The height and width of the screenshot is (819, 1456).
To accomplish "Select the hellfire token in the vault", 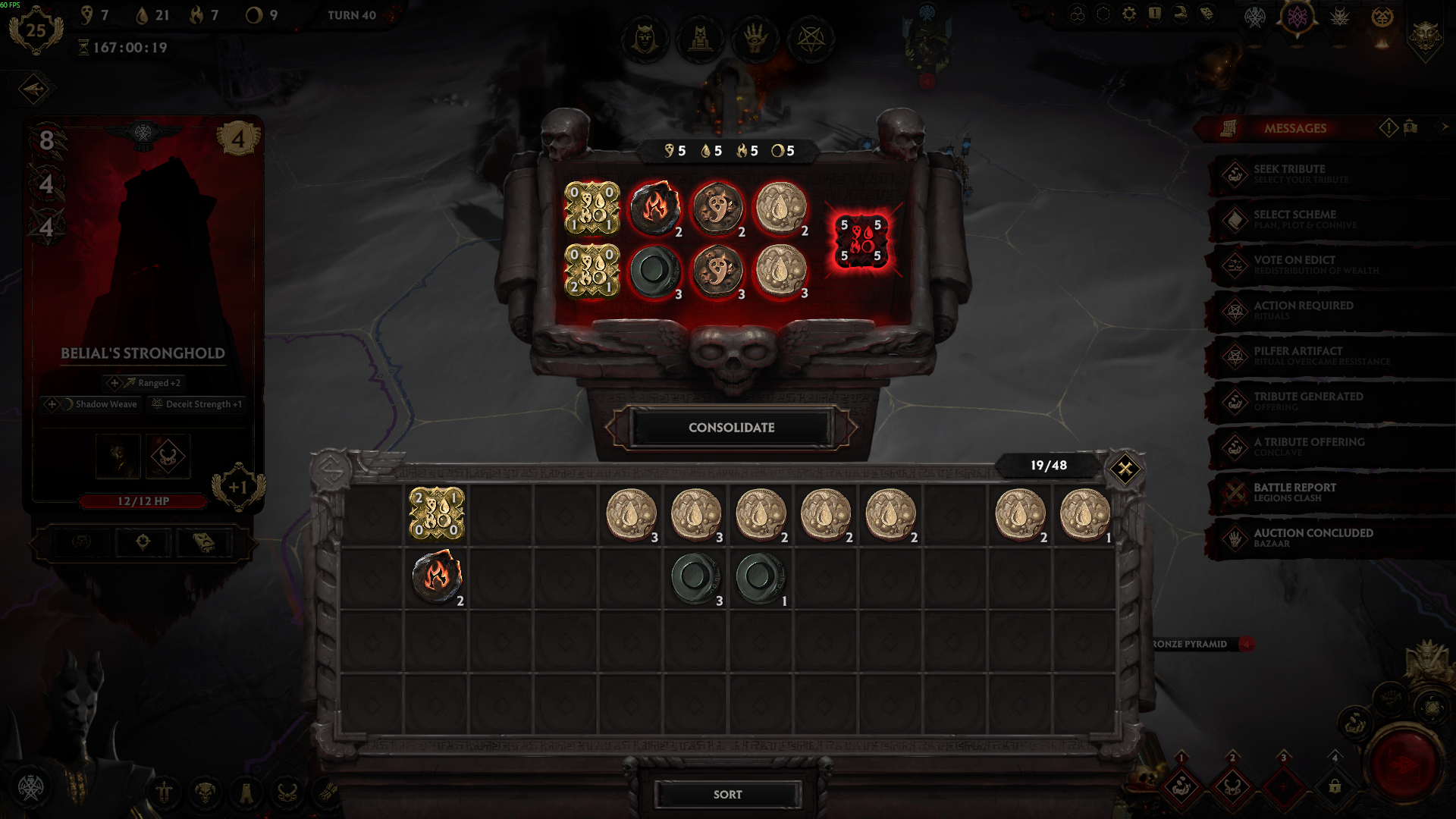I will click(x=437, y=578).
